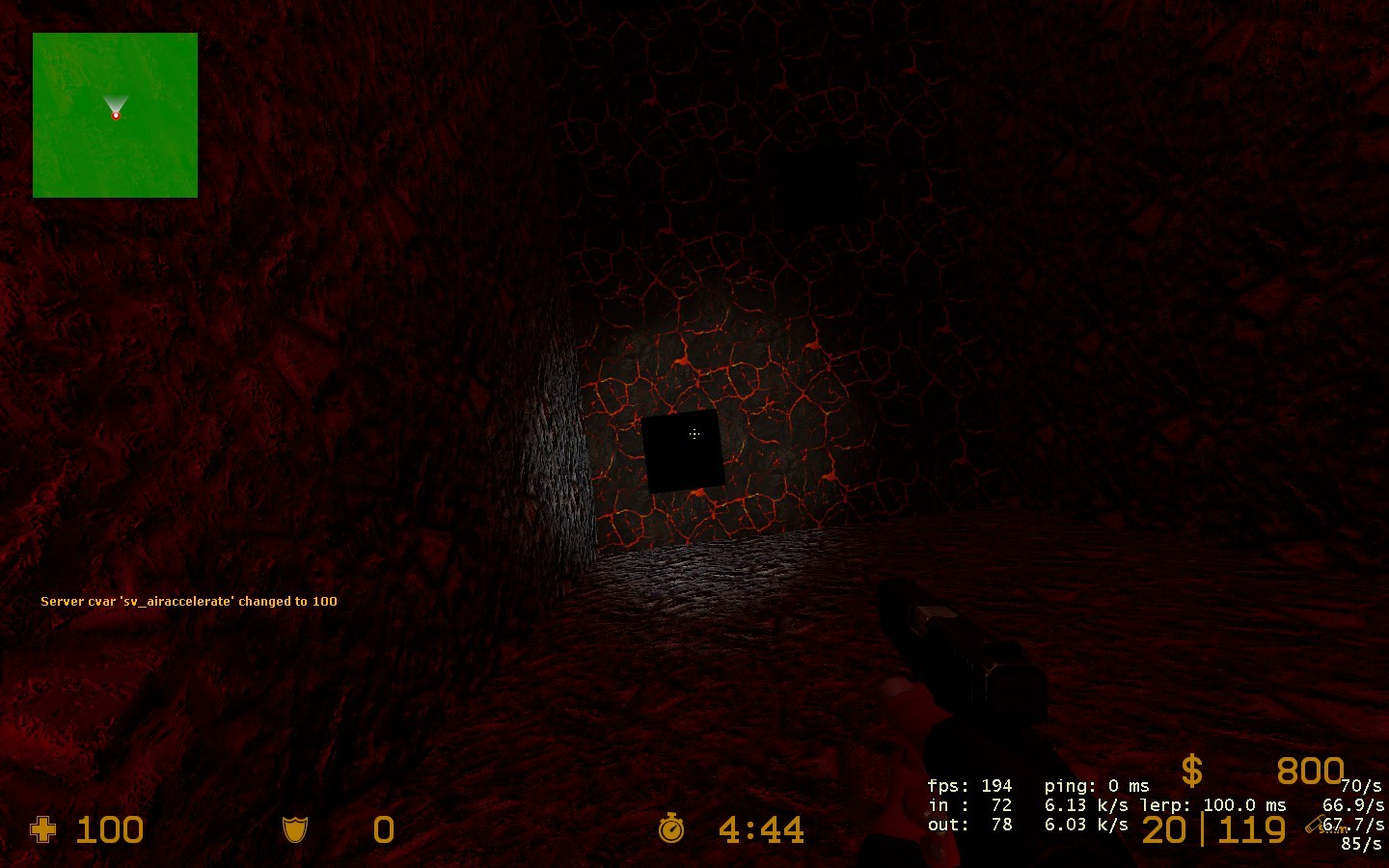Select the reserve ammo count 119
The image size is (1389, 868).
(x=1251, y=829)
